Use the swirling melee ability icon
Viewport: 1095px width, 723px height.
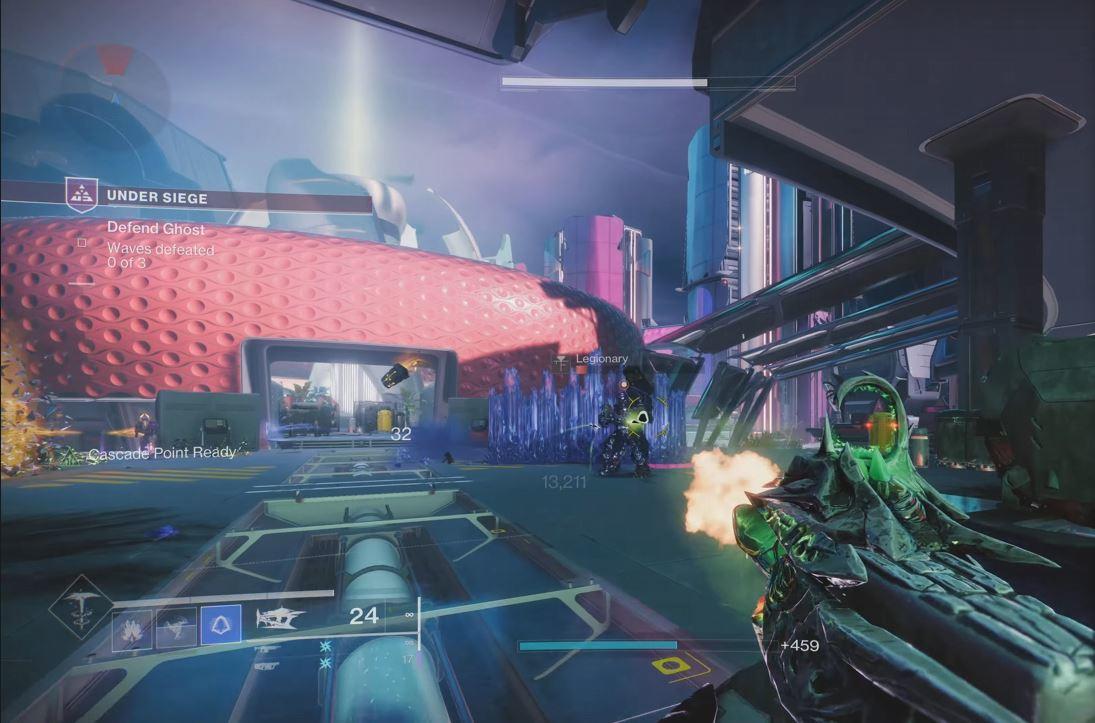pyautogui.click(x=176, y=626)
